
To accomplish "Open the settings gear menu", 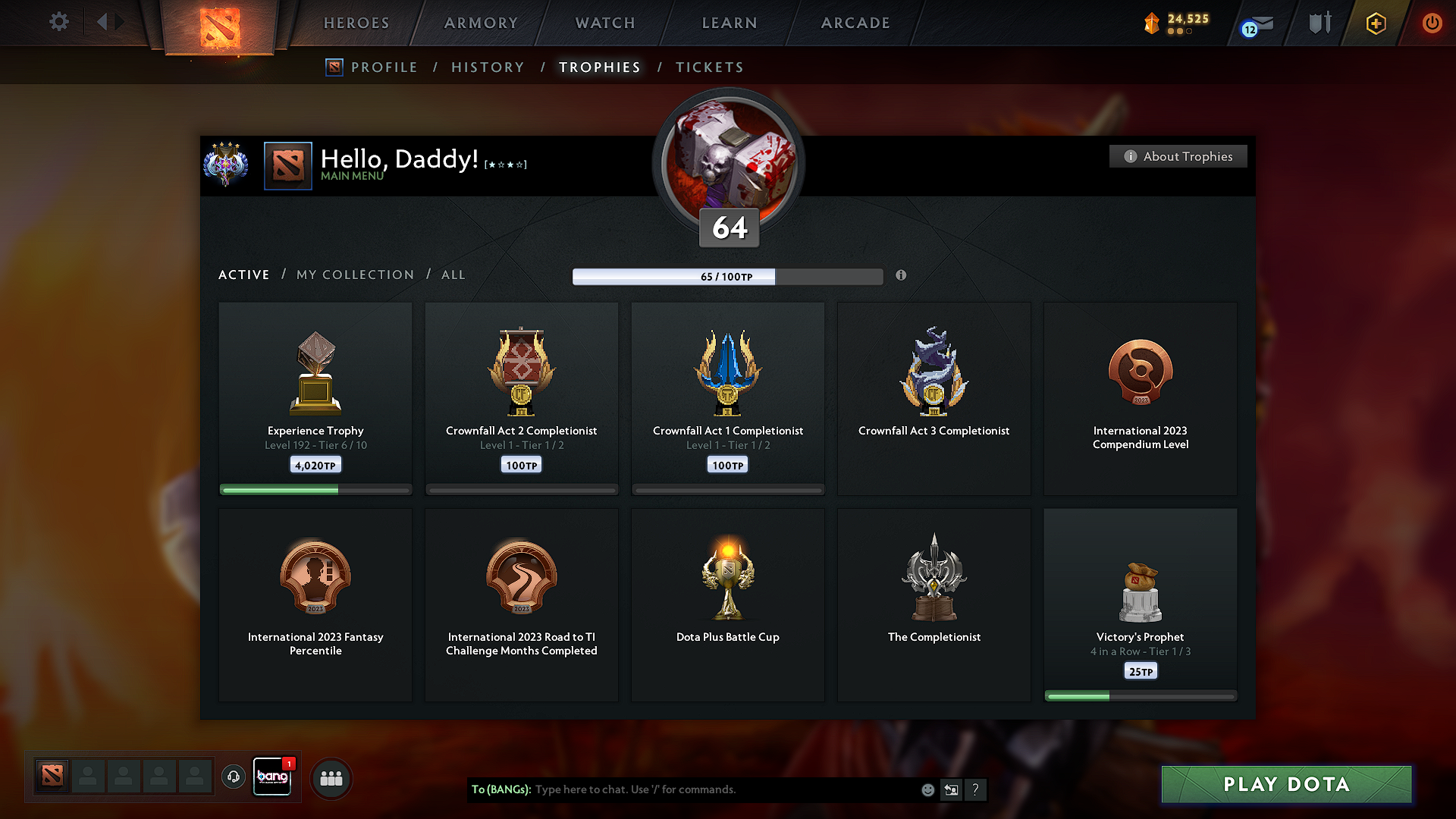I will click(58, 22).
